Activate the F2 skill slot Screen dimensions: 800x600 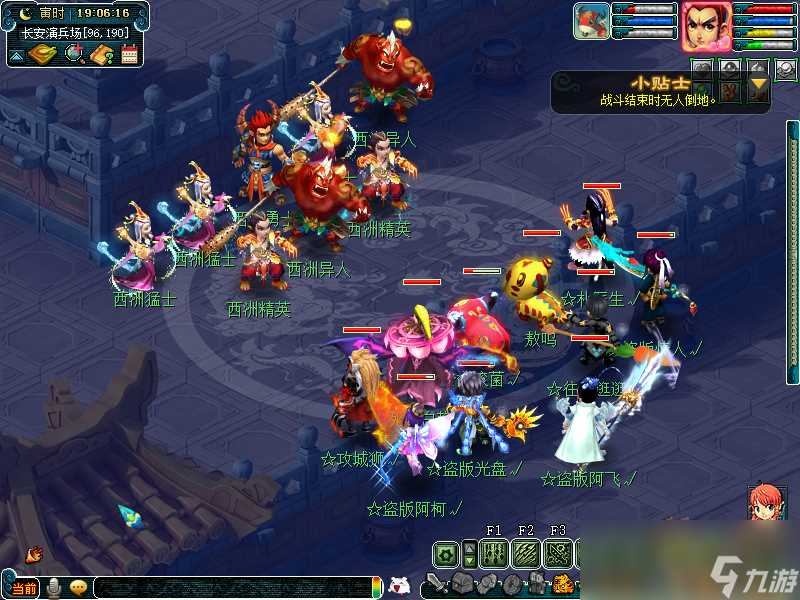(x=526, y=553)
